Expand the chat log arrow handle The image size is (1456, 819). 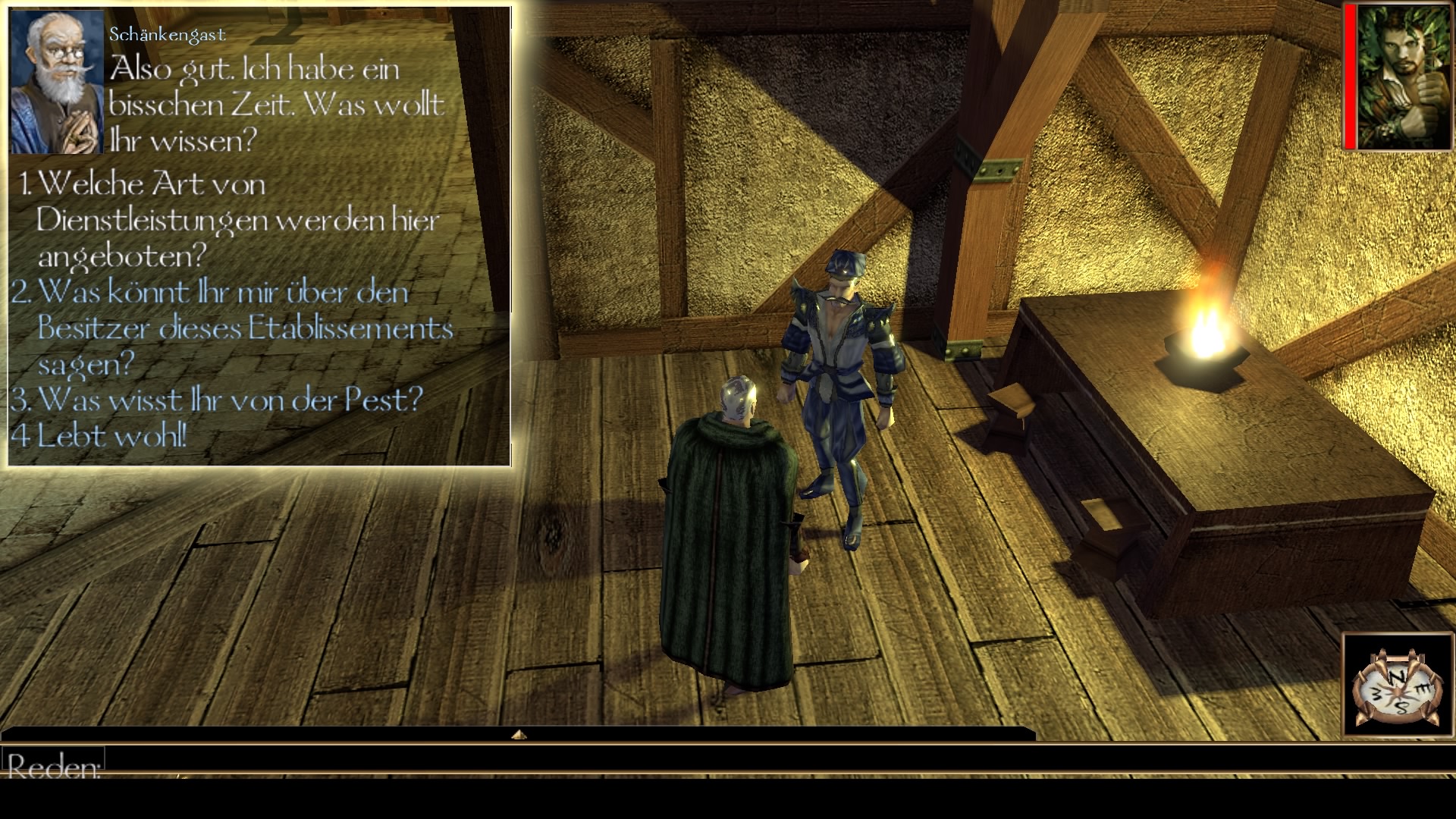pos(519,735)
